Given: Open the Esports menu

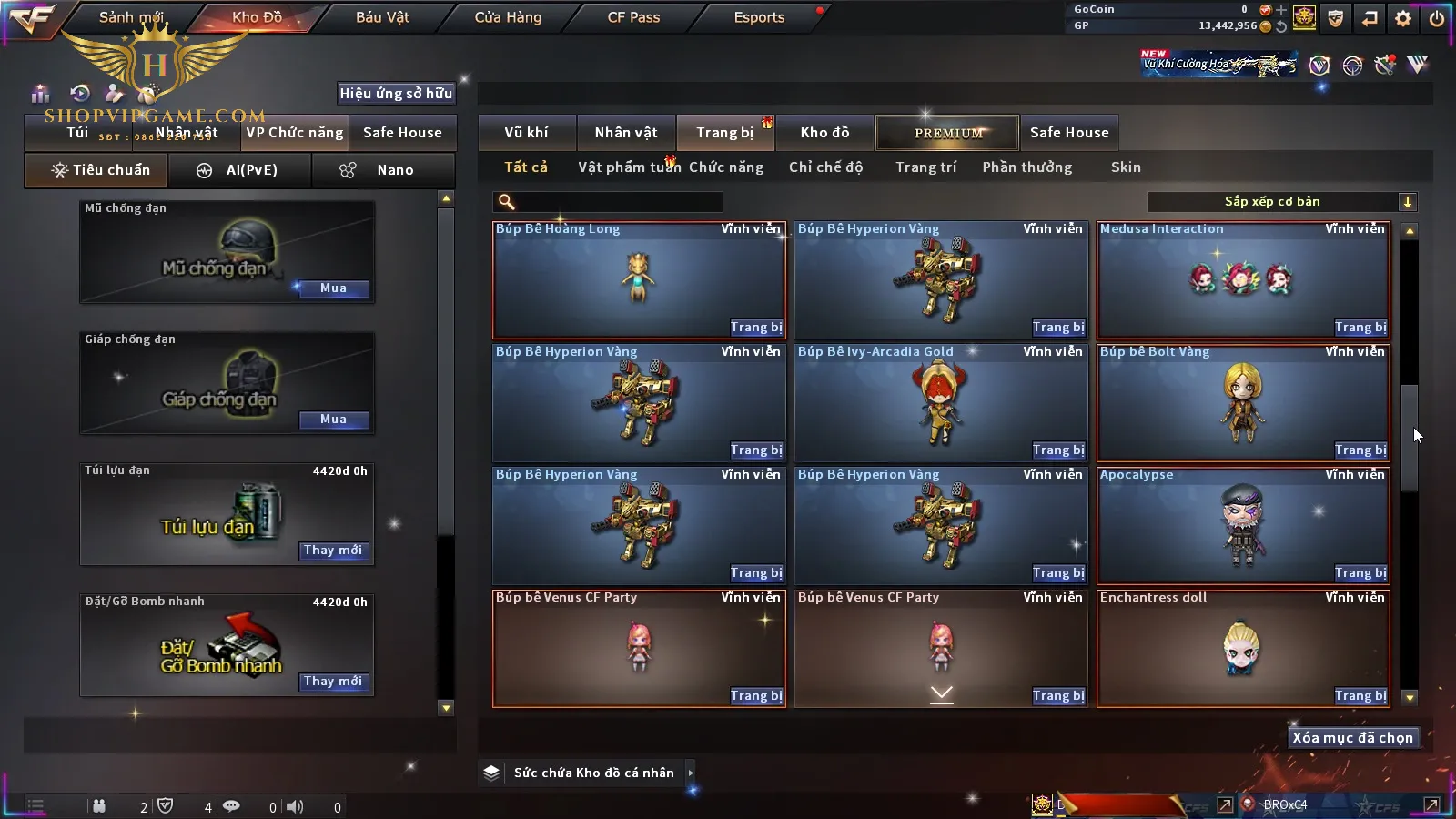Looking at the screenshot, I should pos(759,17).
